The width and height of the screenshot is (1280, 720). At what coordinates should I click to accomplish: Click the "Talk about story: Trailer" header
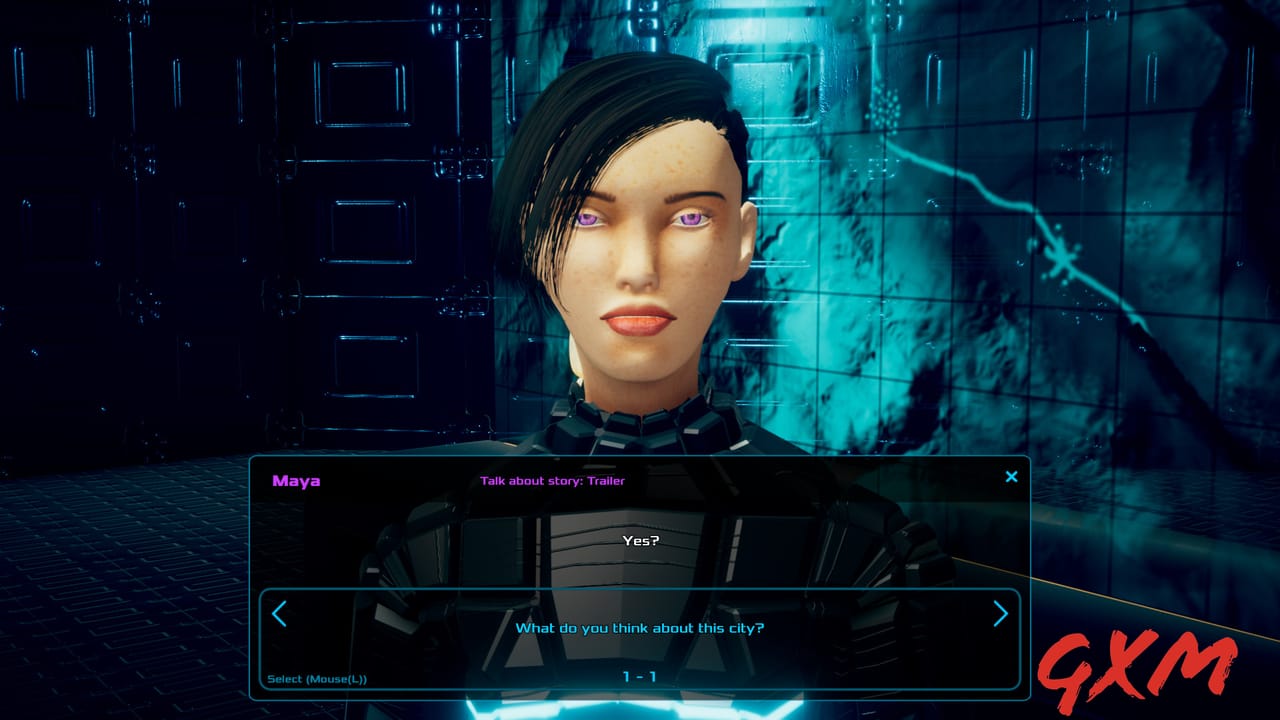[551, 480]
